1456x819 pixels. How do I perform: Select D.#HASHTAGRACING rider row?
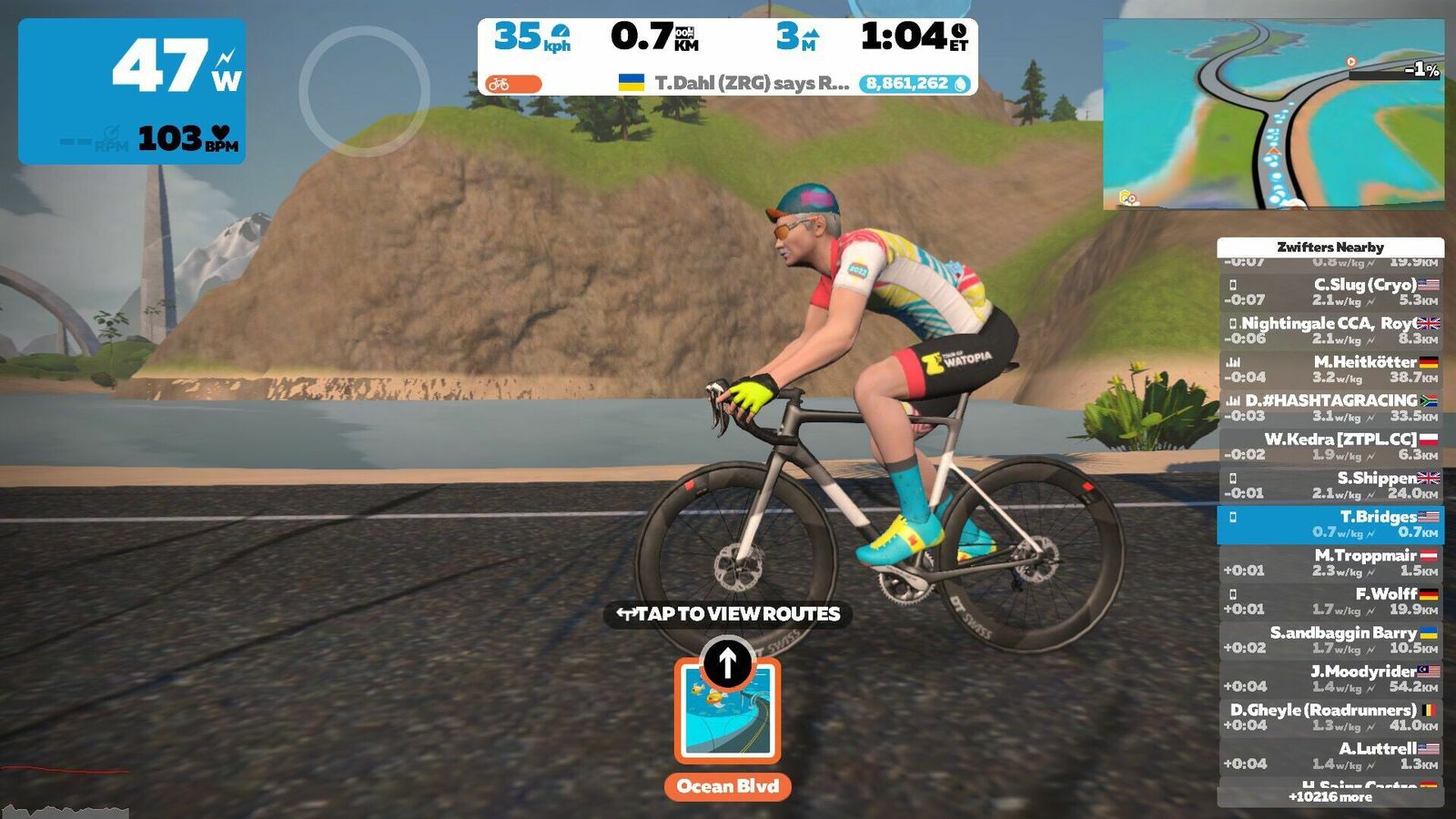[1330, 407]
